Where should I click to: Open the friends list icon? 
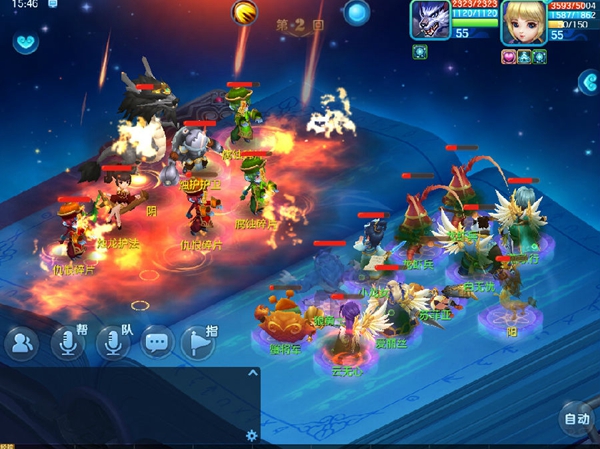[x=21, y=343]
